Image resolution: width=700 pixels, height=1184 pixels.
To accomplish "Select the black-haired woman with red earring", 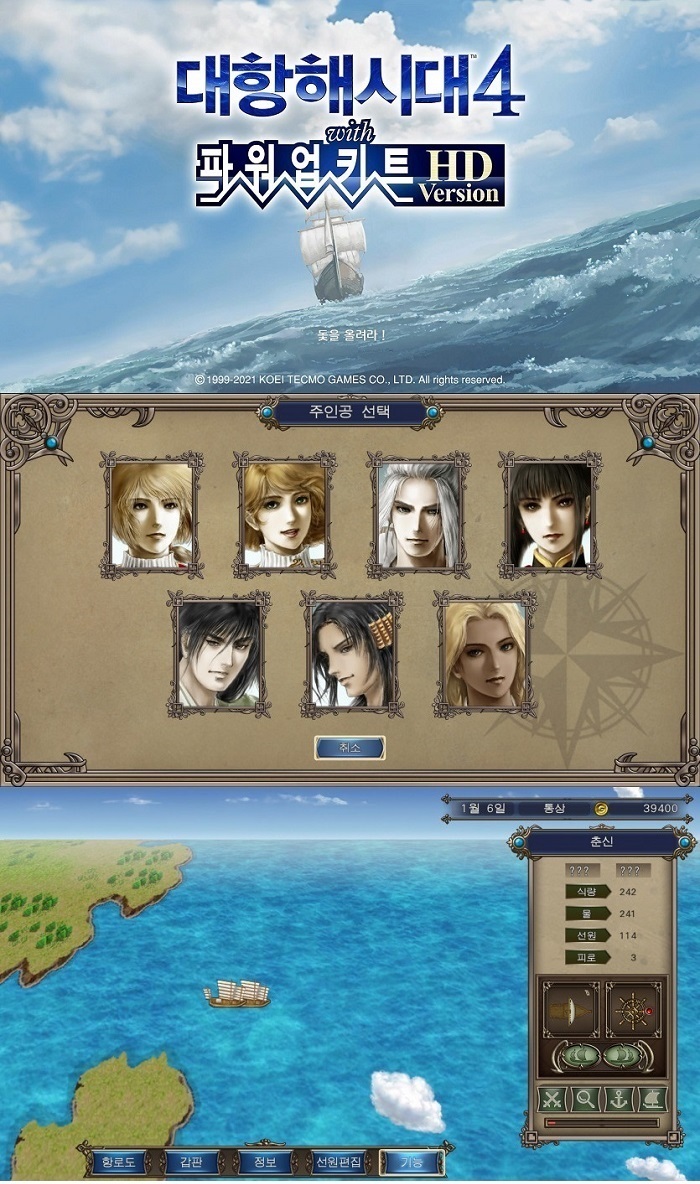I will pos(550,515).
